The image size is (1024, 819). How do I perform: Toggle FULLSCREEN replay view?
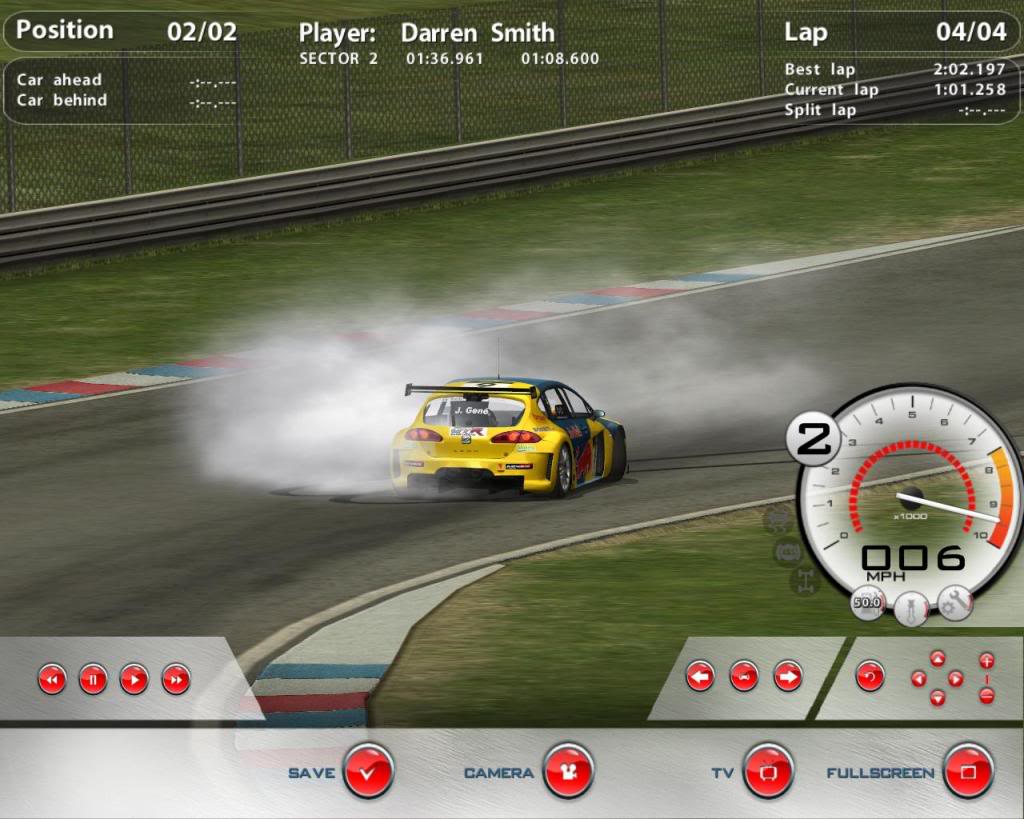point(968,771)
